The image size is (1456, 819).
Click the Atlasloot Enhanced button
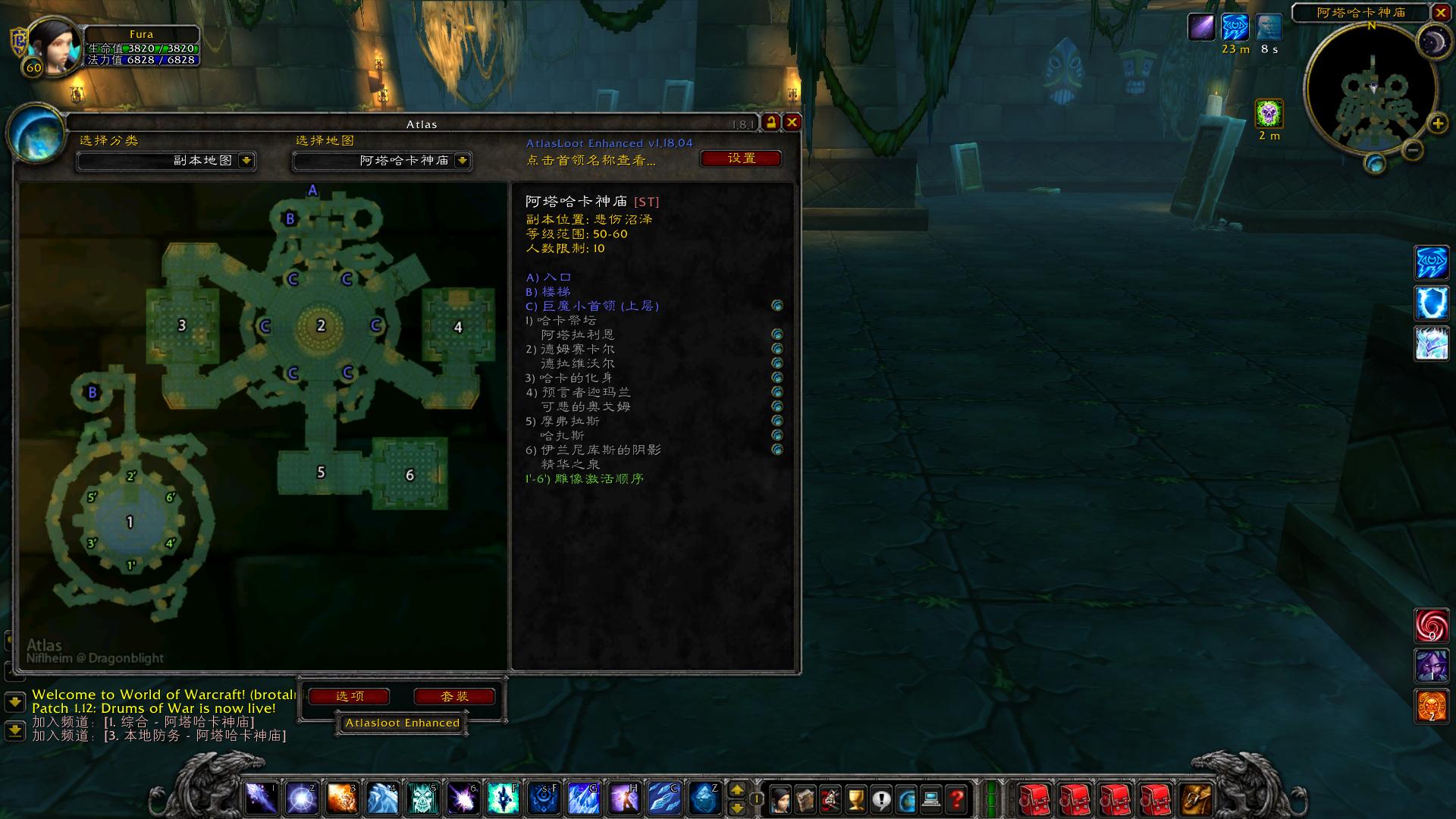(x=402, y=723)
